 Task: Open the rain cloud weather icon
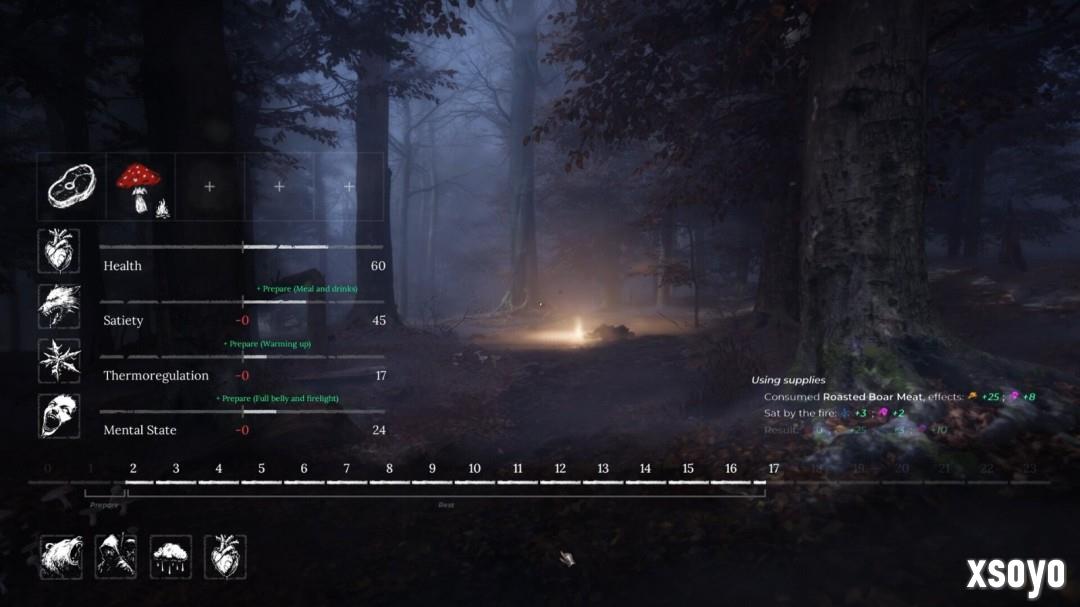coord(171,556)
